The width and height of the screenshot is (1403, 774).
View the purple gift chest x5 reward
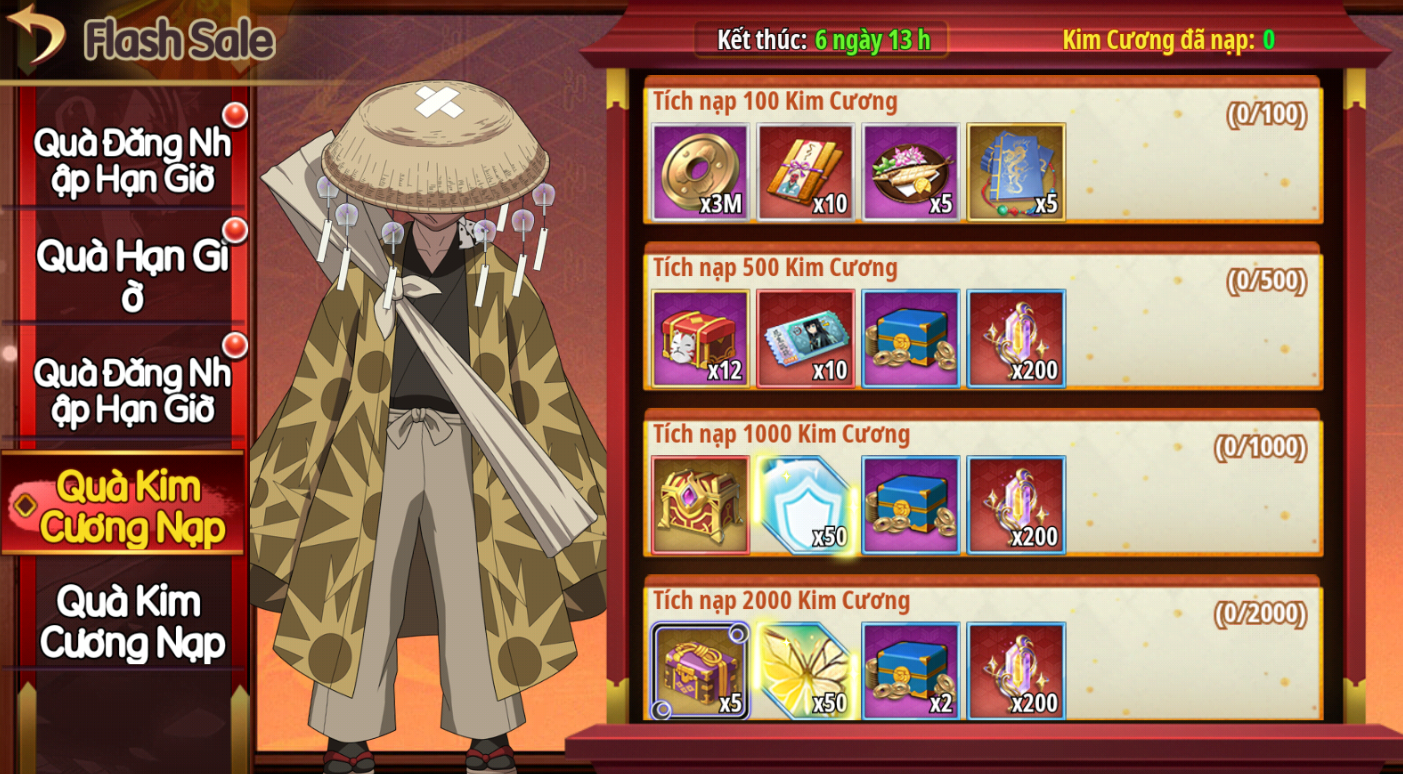point(700,671)
